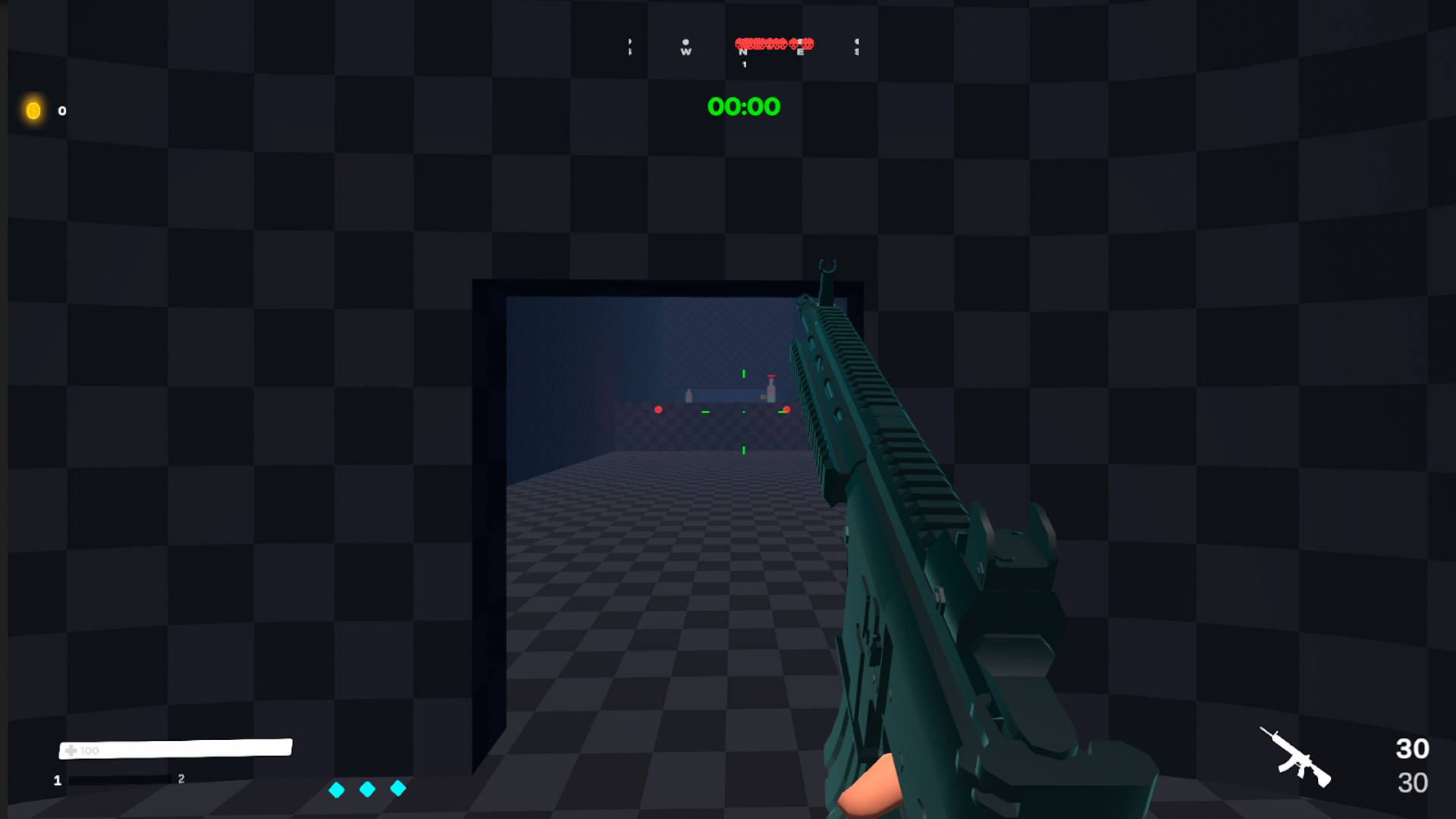
Task: Click the red target dot through the doorway
Action: pyautogui.click(x=658, y=409)
